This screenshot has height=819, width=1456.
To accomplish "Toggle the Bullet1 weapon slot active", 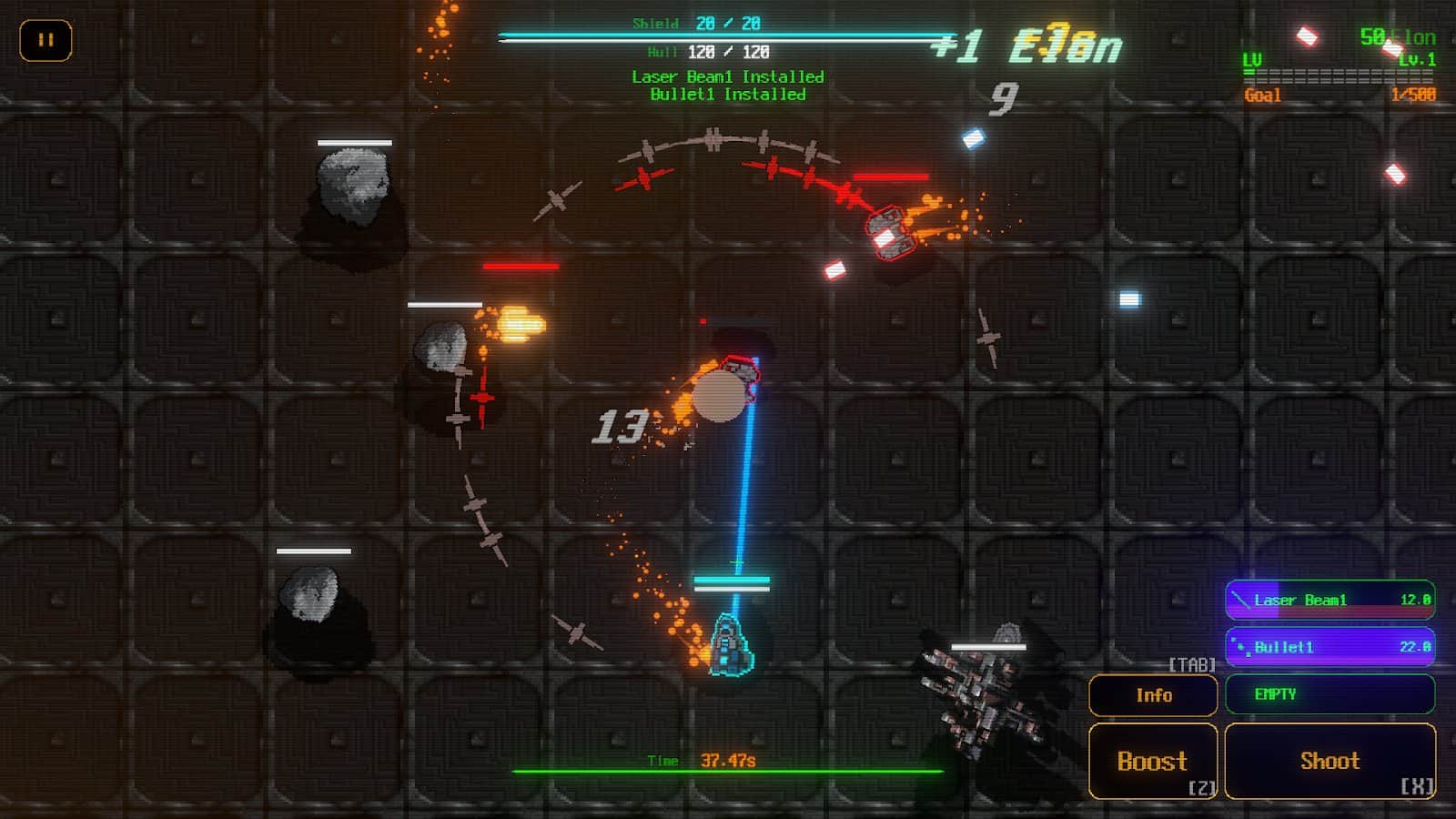I will pos(1330,647).
